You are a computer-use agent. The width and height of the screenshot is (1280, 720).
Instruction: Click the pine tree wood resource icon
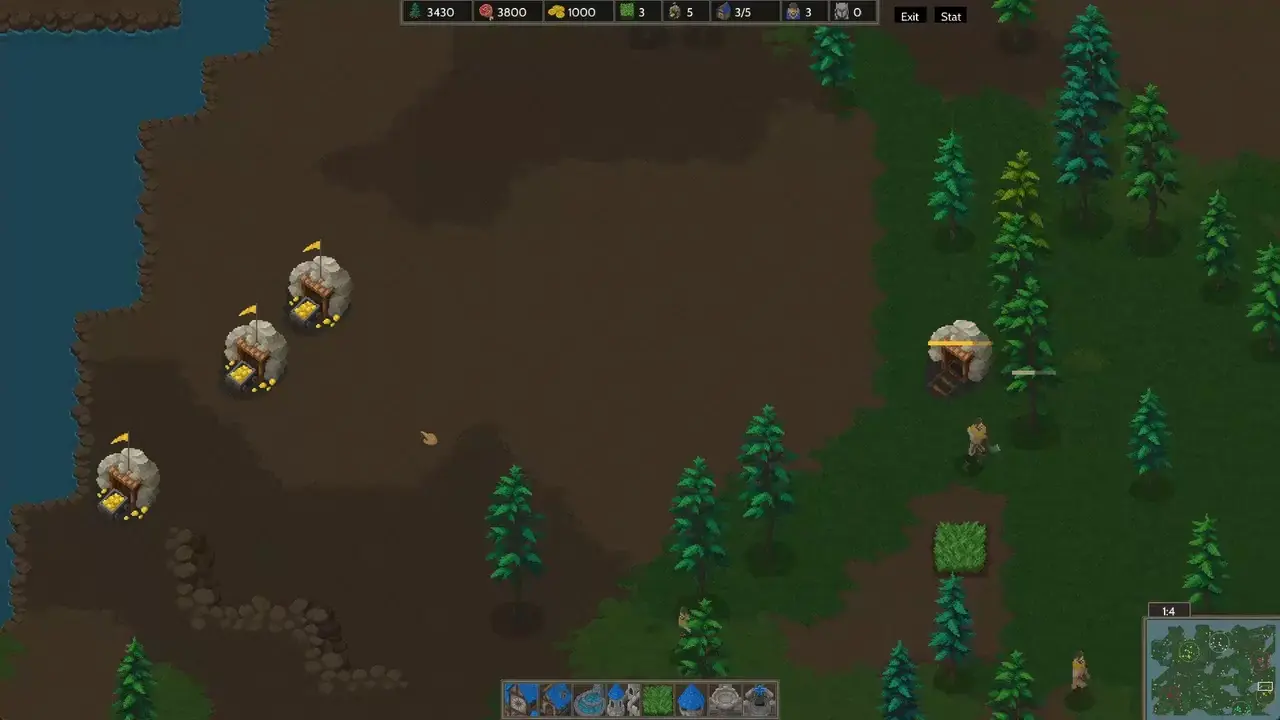[x=415, y=12]
